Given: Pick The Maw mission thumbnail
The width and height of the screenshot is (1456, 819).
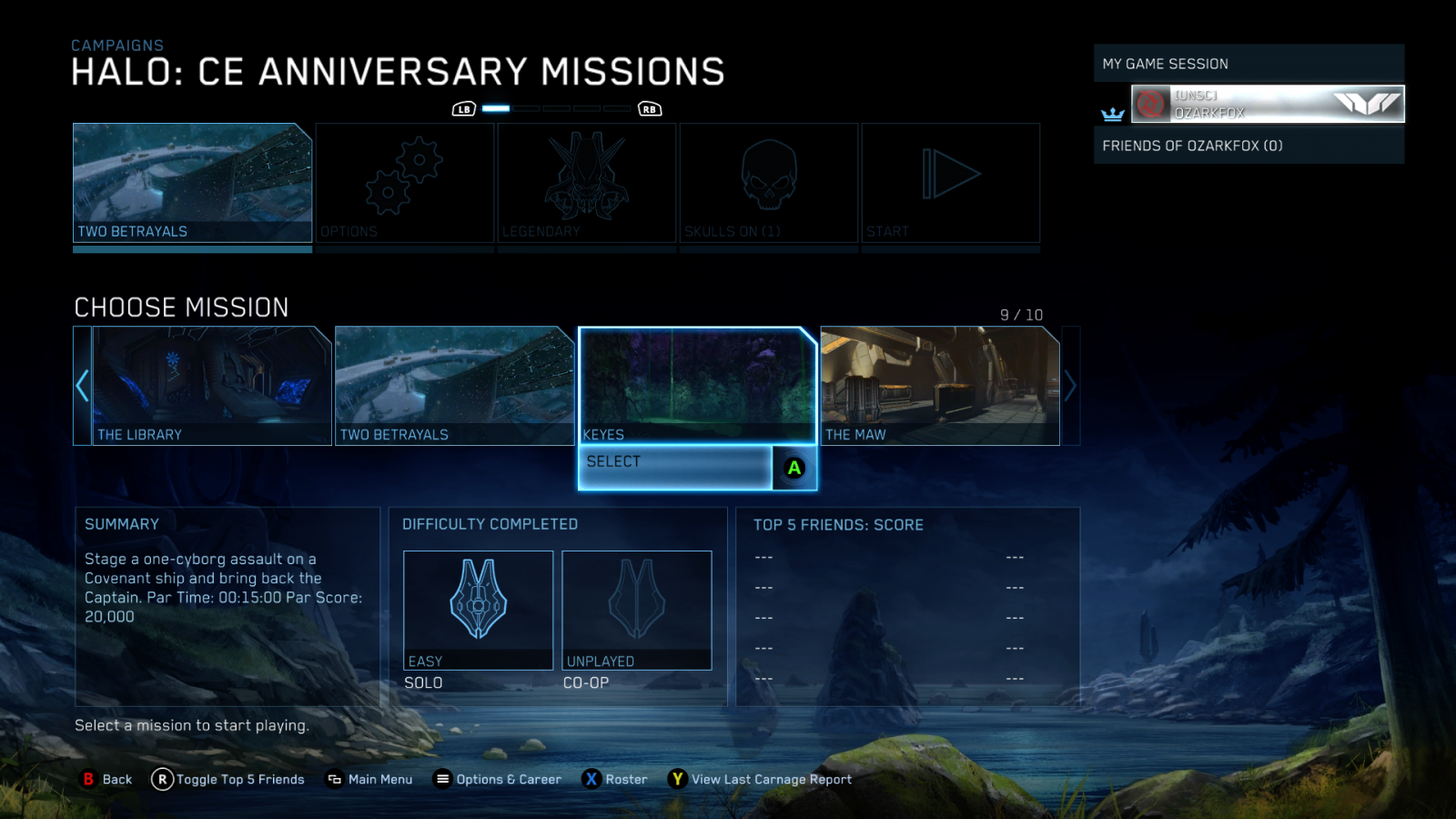Looking at the screenshot, I should pos(940,385).
